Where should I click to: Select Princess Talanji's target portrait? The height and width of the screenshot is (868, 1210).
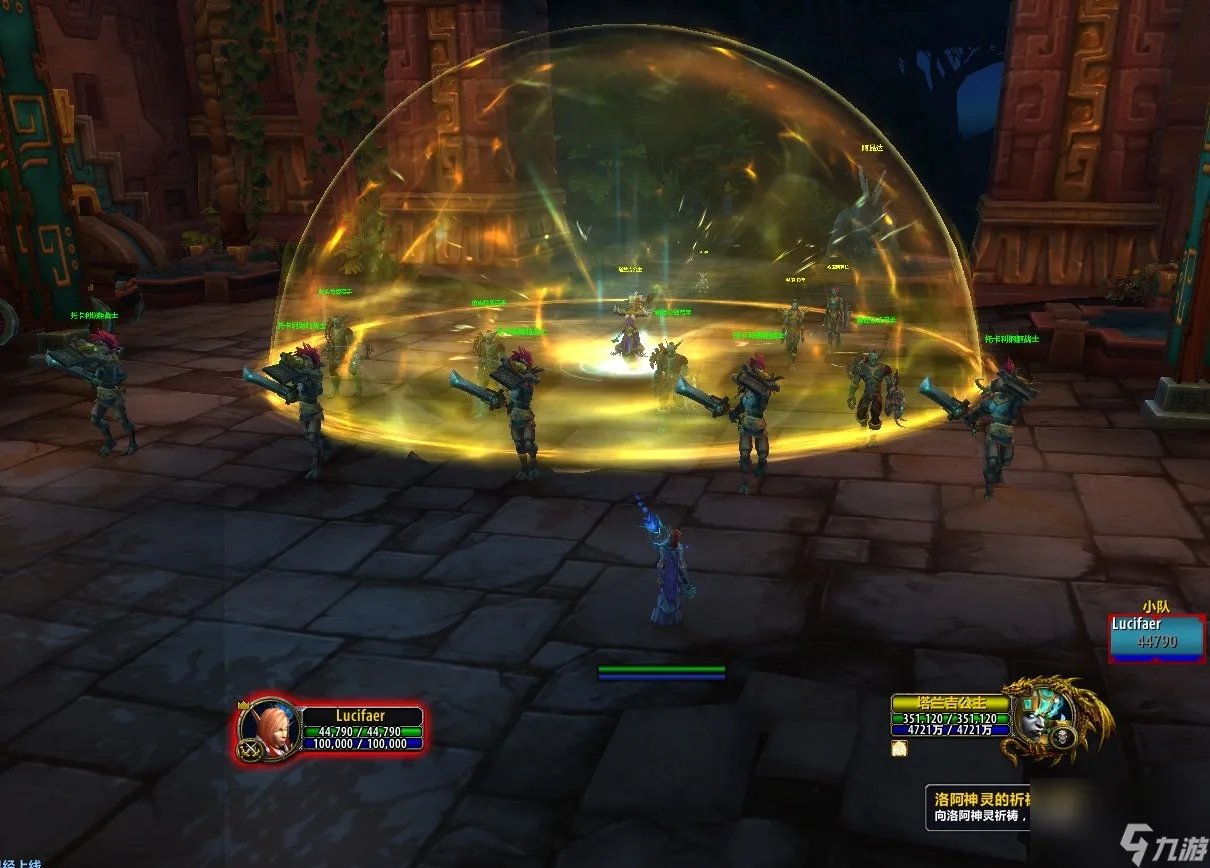tap(1039, 716)
